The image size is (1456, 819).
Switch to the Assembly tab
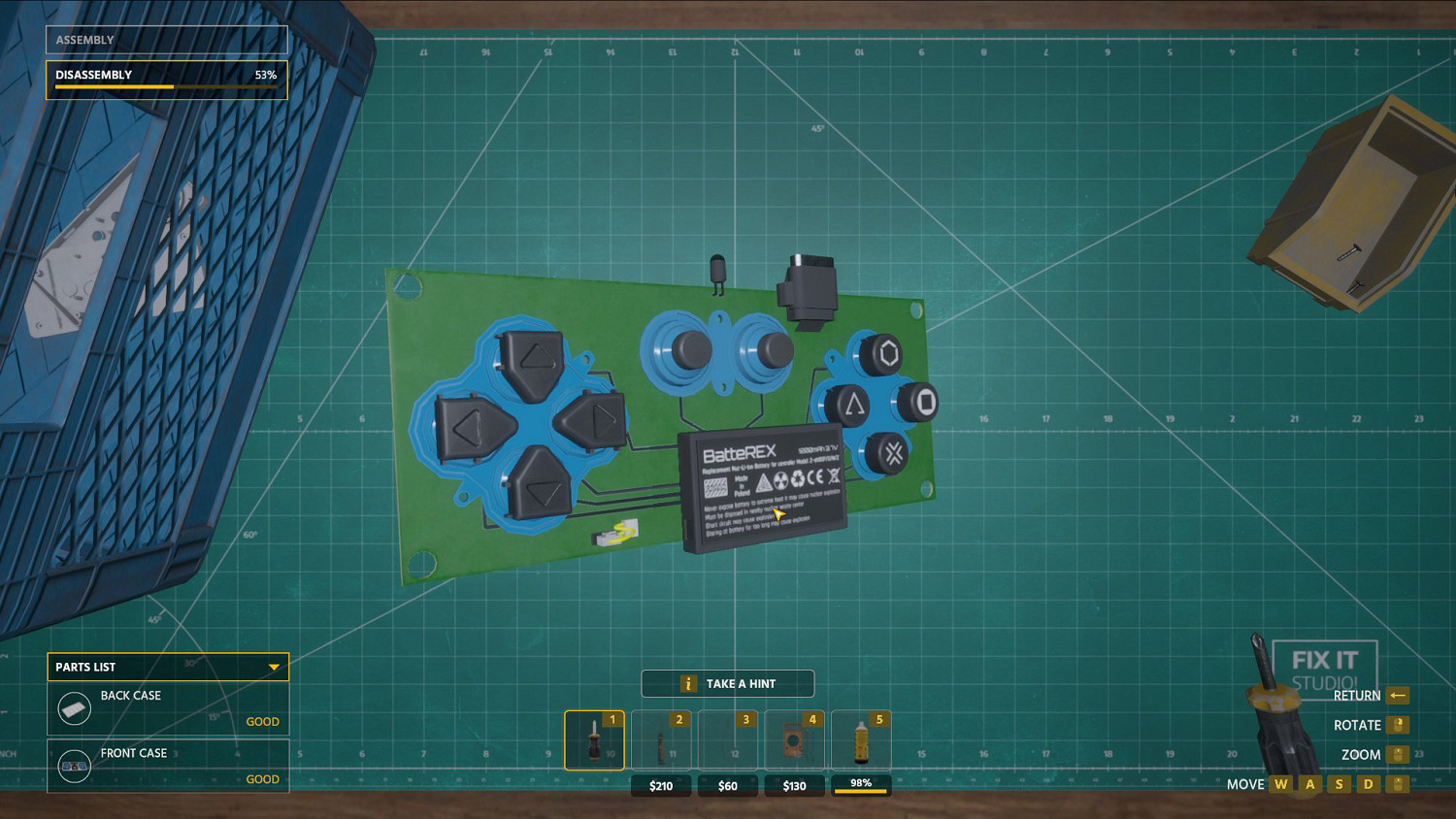(165, 39)
